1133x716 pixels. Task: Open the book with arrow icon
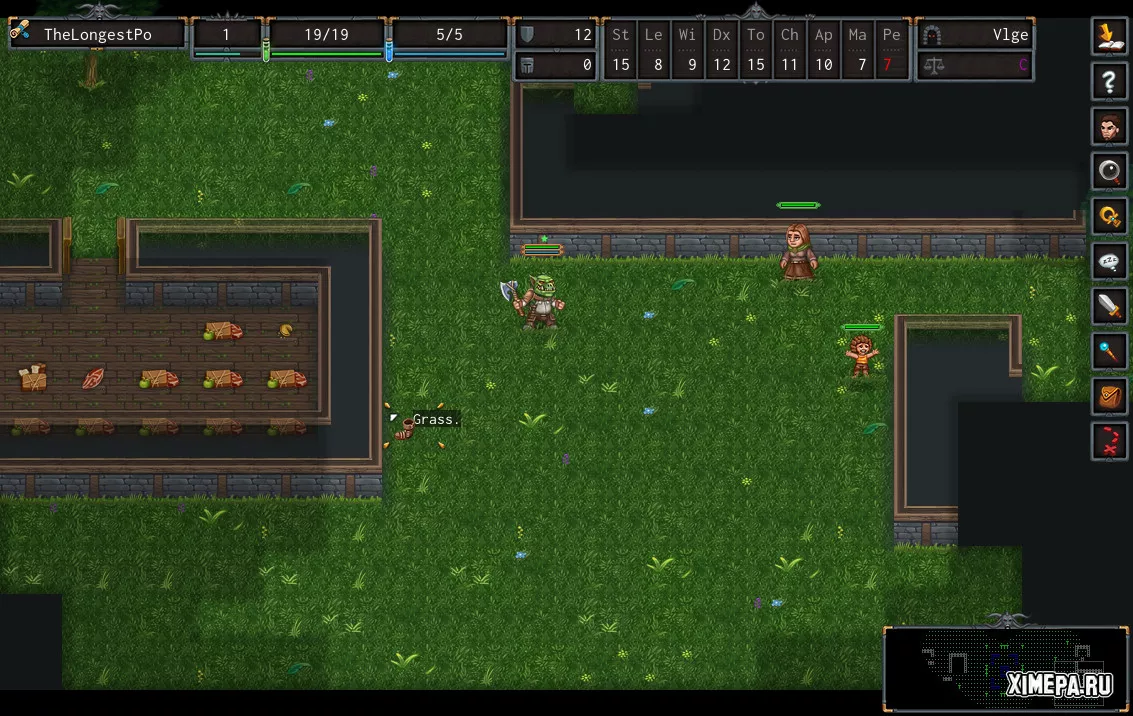point(1109,36)
